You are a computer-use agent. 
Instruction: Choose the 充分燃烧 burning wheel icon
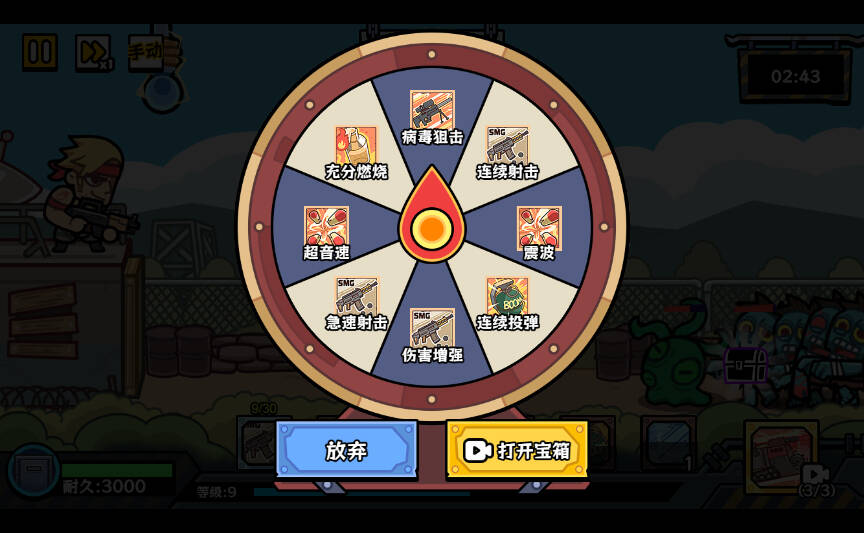coord(356,146)
